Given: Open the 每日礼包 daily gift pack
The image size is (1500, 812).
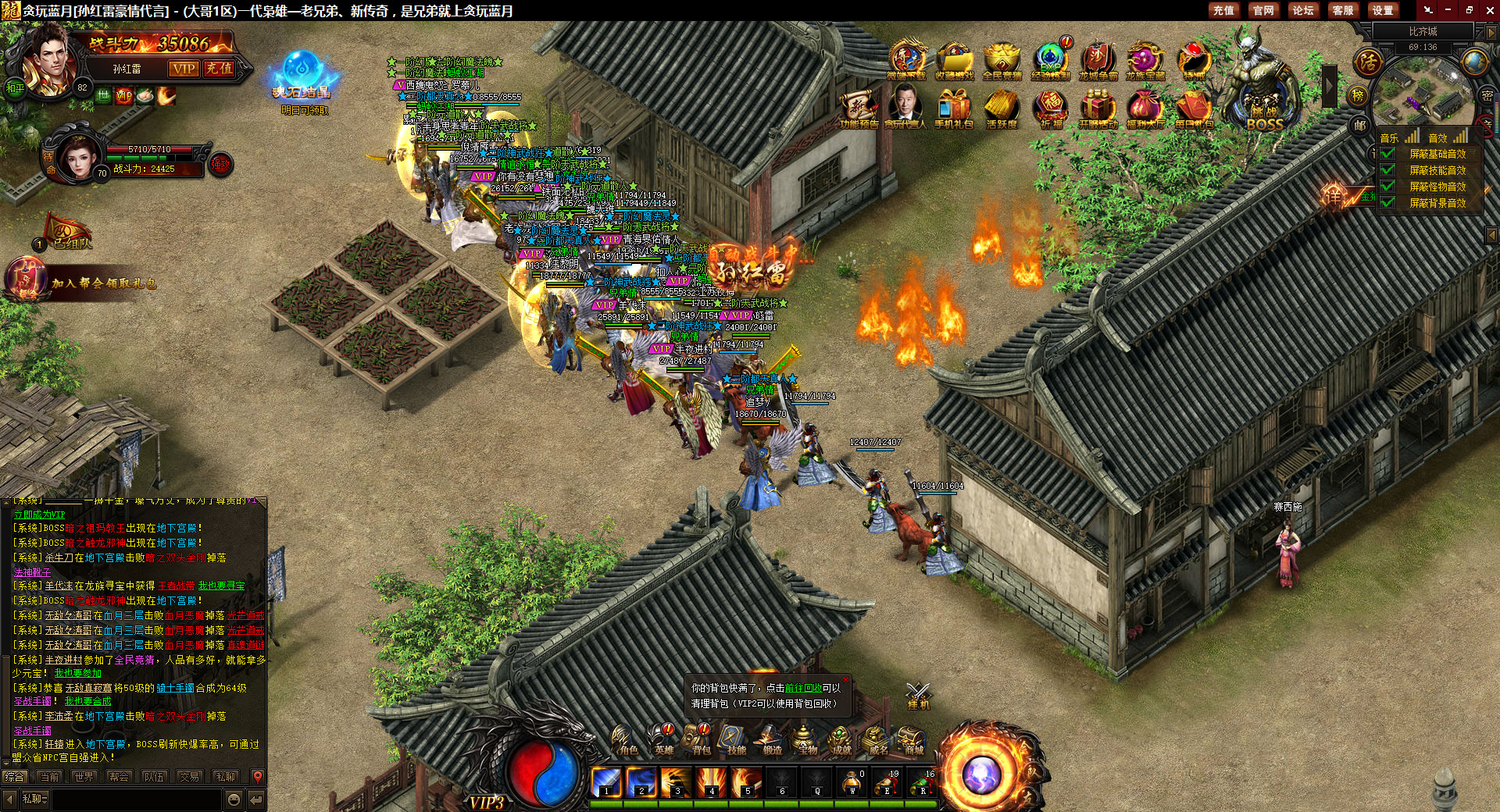Looking at the screenshot, I should click(x=1193, y=108).
